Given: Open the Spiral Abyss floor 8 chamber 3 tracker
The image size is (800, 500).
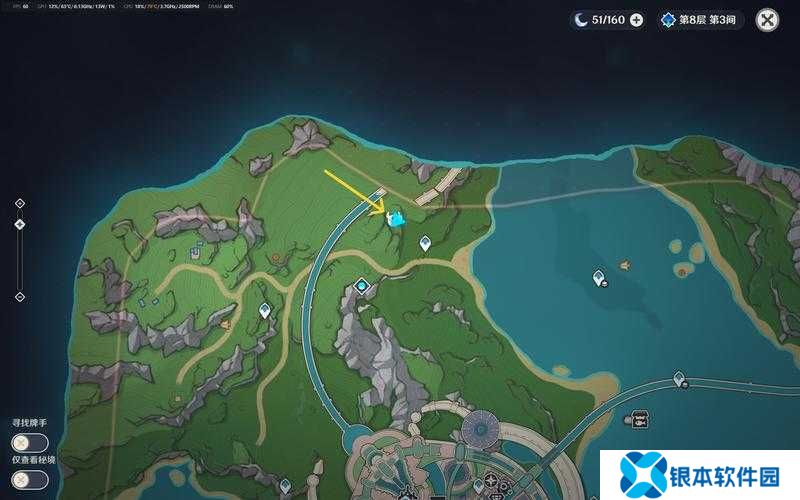Looking at the screenshot, I should tap(703, 19).
